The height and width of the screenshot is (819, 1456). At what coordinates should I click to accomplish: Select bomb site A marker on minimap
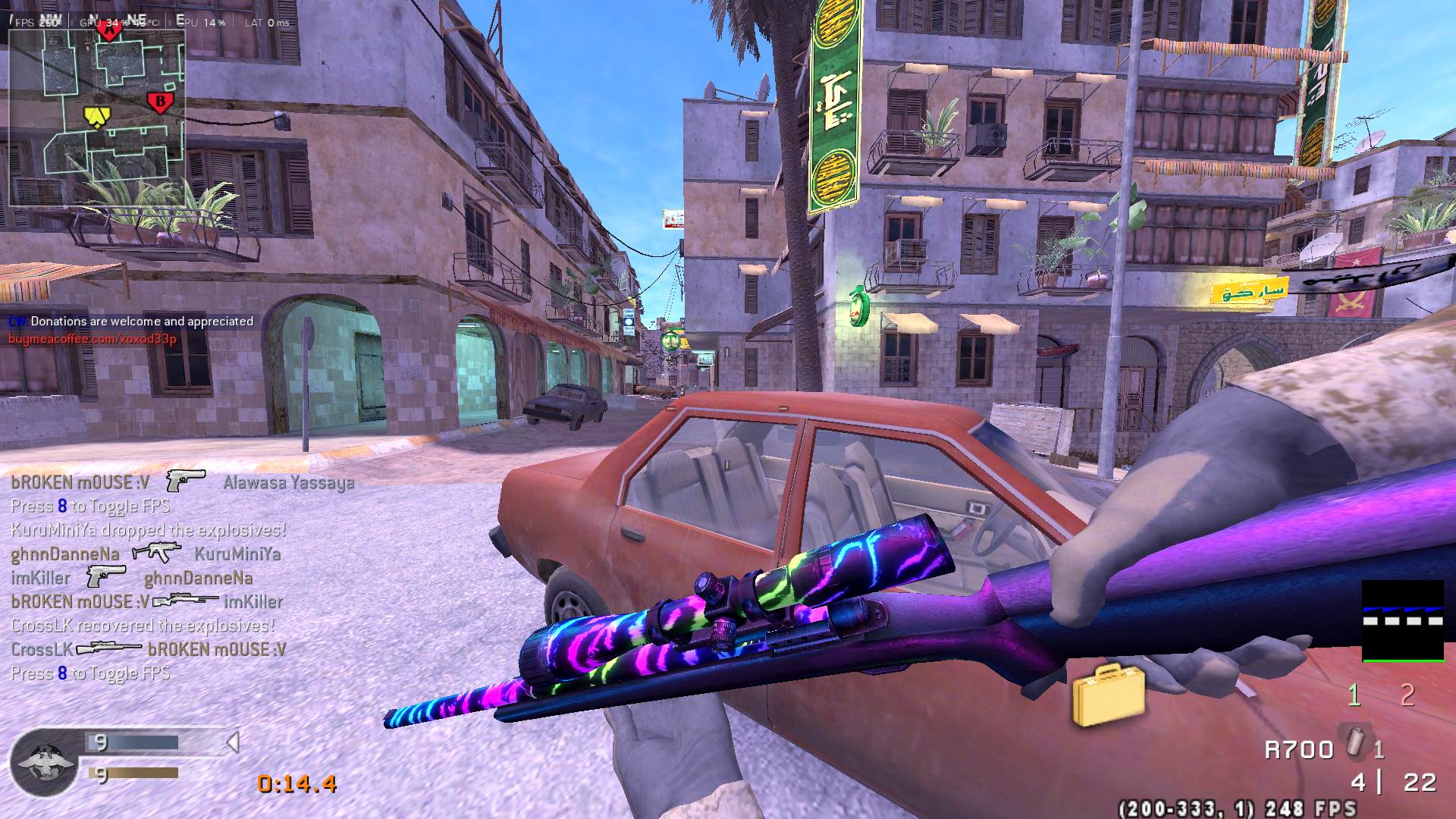pos(111,33)
